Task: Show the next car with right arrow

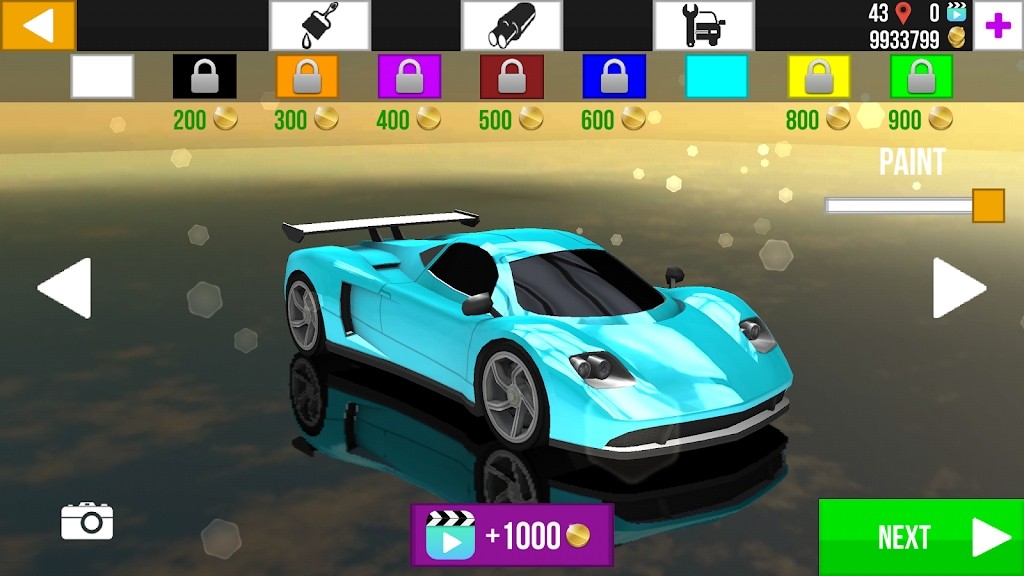Action: click(958, 288)
